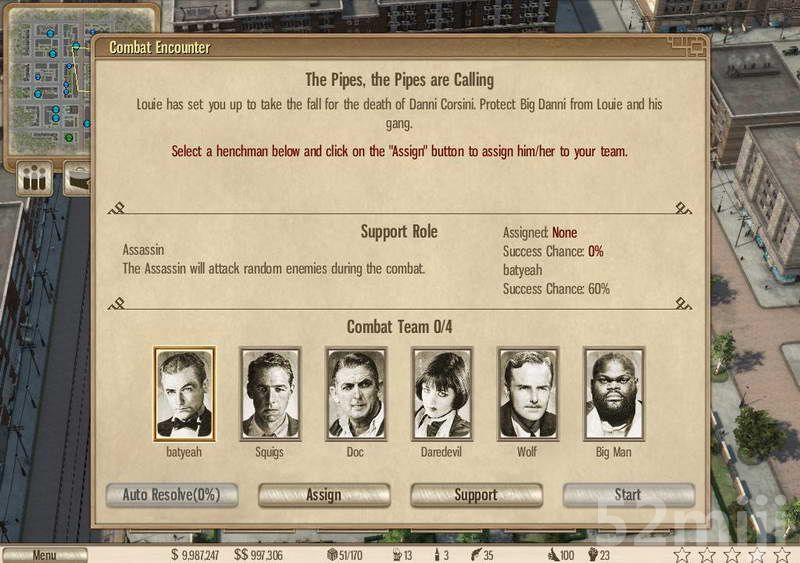Choose the Wolf henchman portrait
Viewport: 800px width, 563px height.
coord(528,394)
